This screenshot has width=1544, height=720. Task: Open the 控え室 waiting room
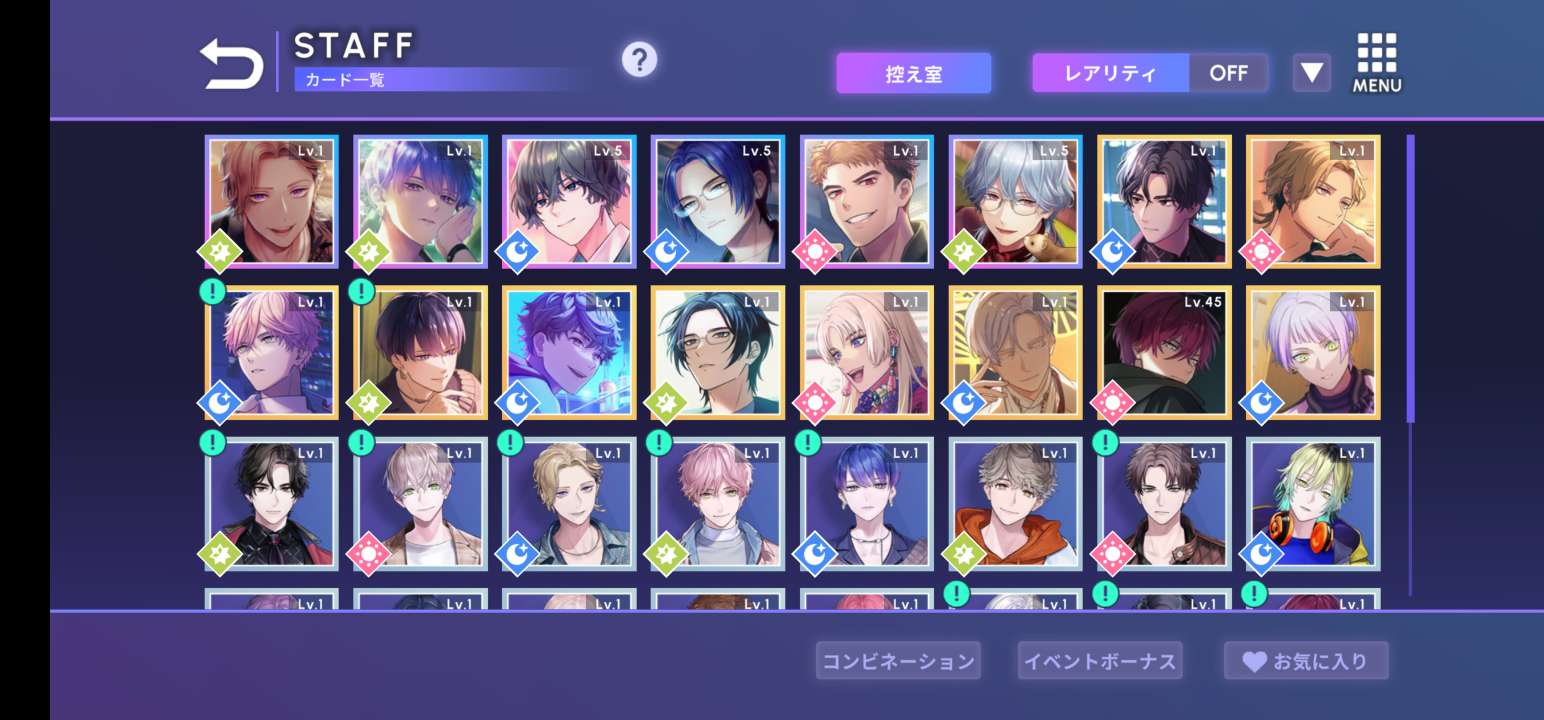pos(913,74)
